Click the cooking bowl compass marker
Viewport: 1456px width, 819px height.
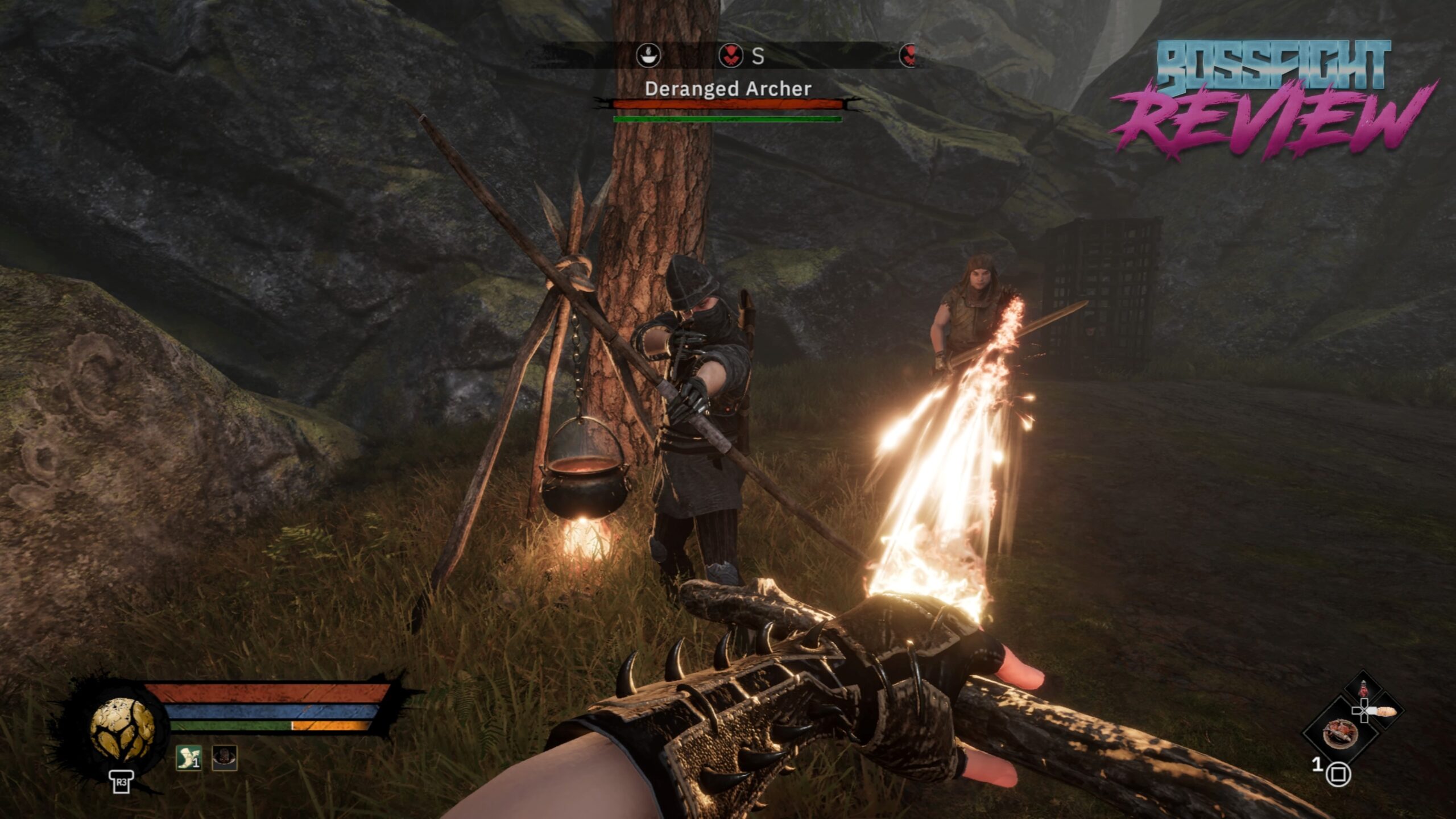[648, 56]
